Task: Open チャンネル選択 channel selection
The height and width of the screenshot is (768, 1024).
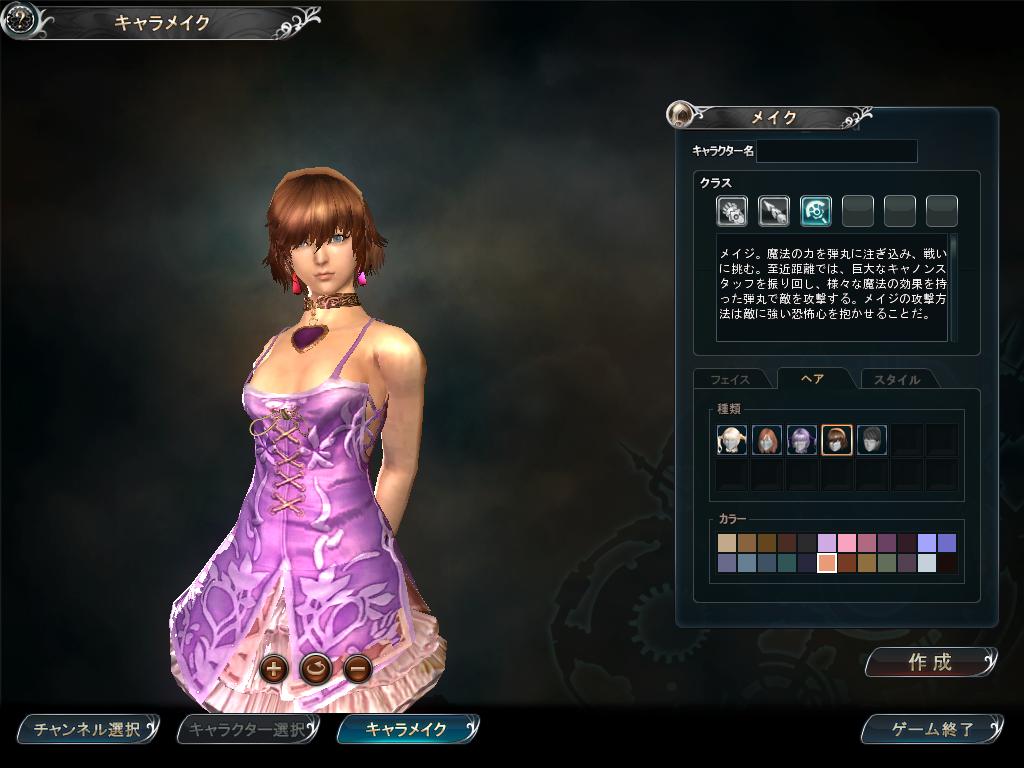Action: pyautogui.click(x=88, y=729)
